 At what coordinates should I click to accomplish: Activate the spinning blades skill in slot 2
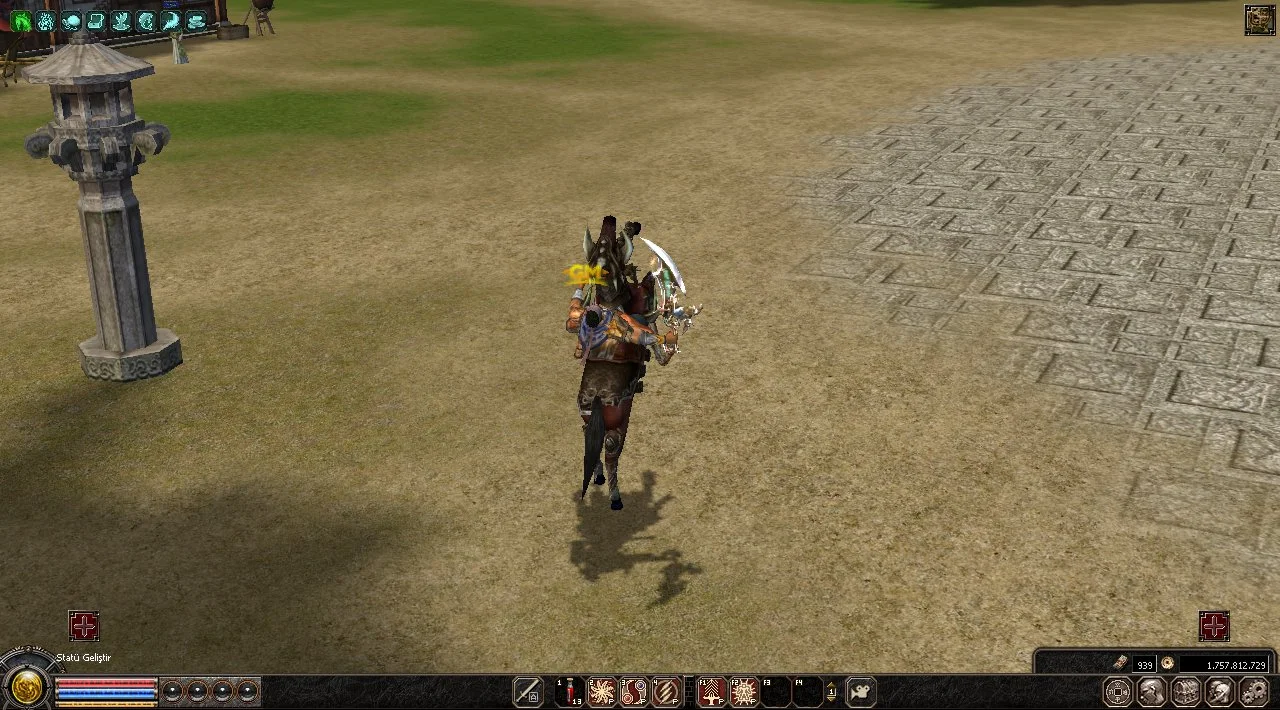(x=602, y=691)
